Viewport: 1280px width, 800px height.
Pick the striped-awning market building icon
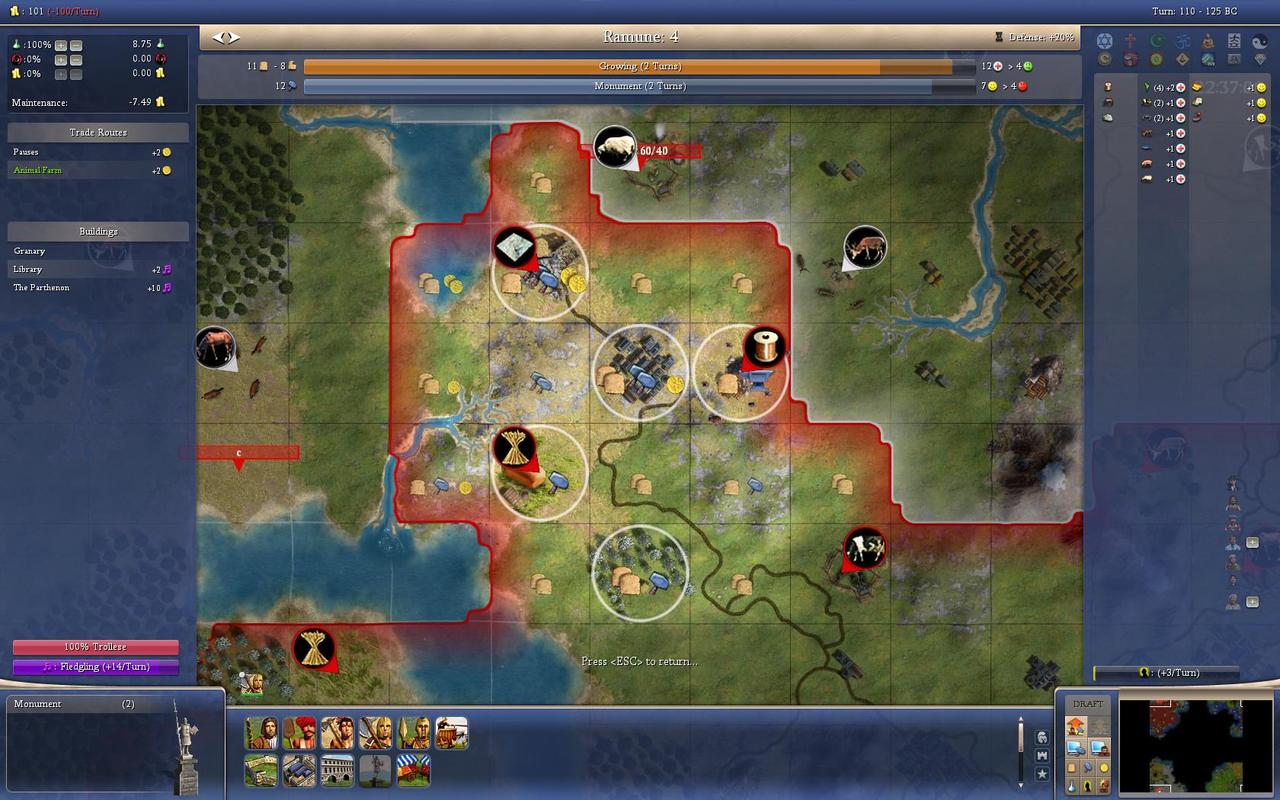pyautogui.click(x=414, y=770)
